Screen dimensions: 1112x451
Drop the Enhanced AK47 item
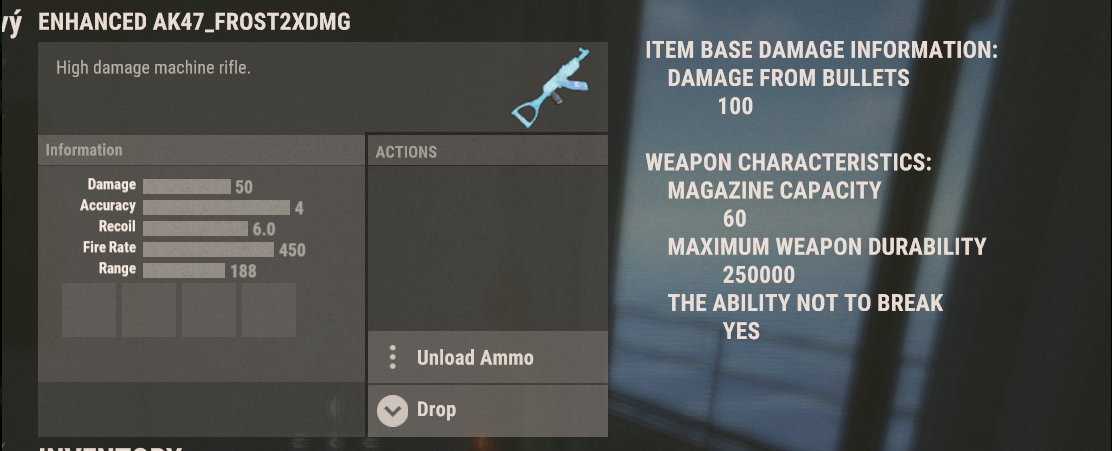point(436,410)
